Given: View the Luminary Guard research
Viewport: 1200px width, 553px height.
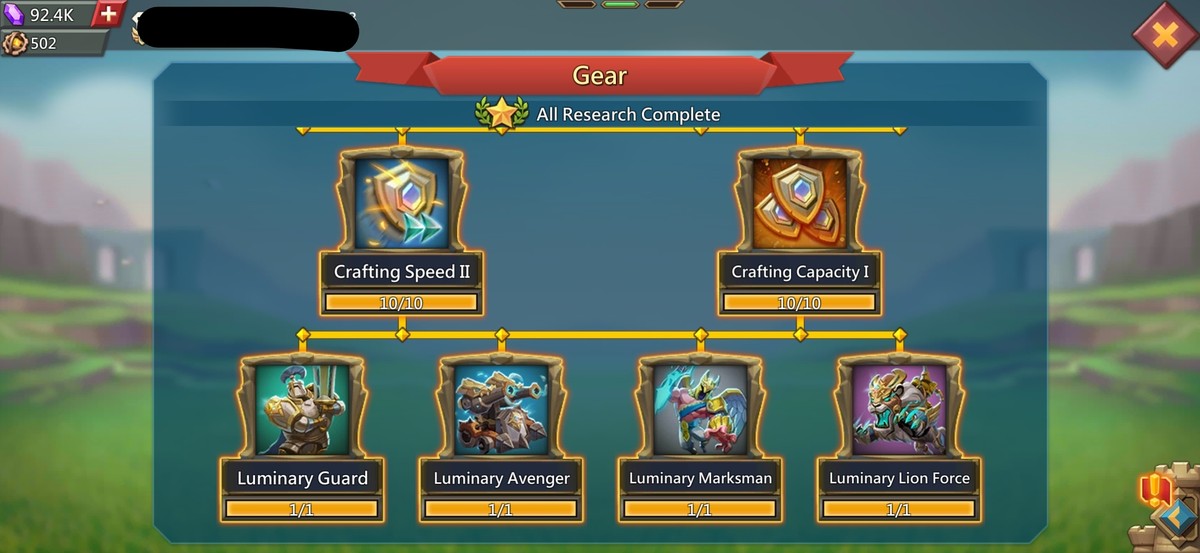Looking at the screenshot, I should [x=302, y=410].
